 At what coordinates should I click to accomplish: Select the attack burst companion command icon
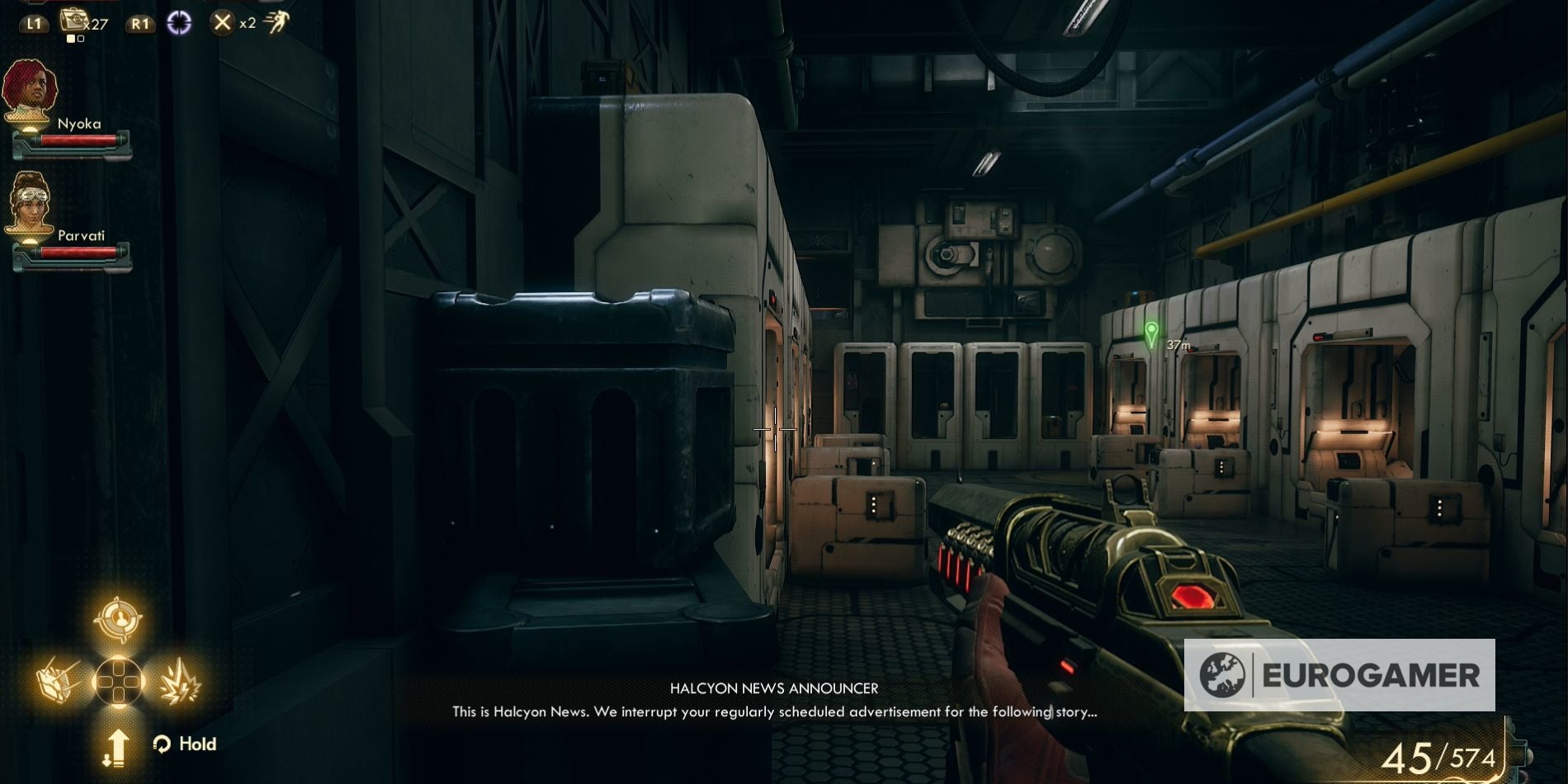(181, 682)
